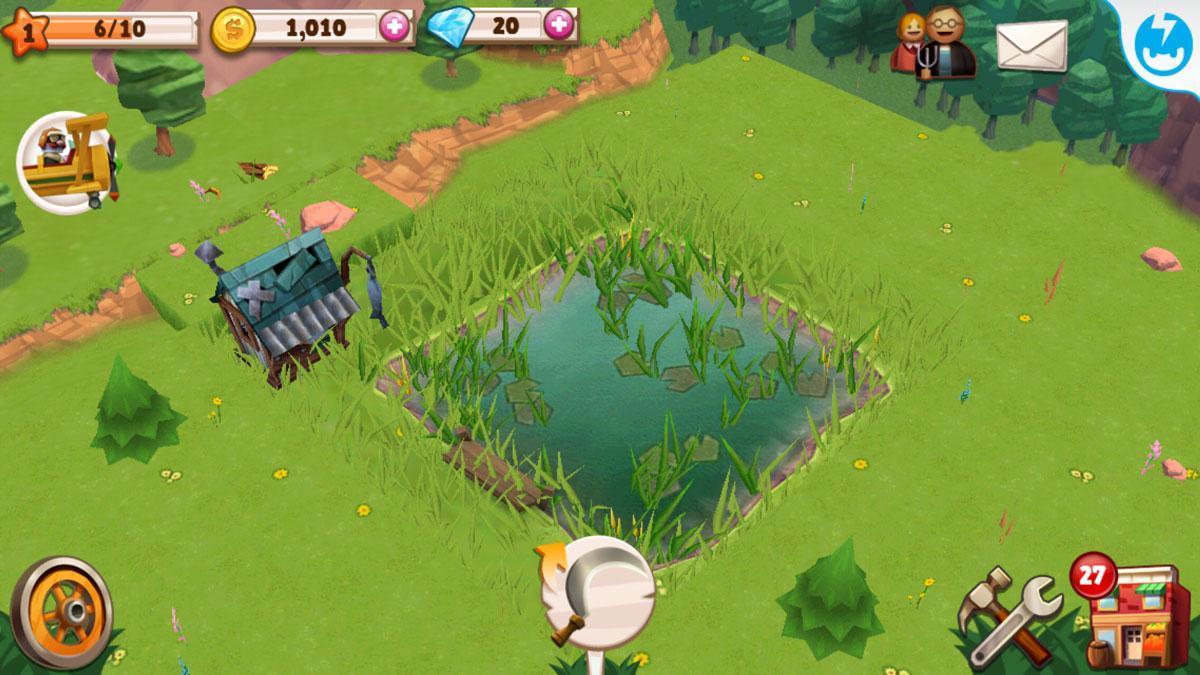Add more coins with the plus button

[x=395, y=26]
